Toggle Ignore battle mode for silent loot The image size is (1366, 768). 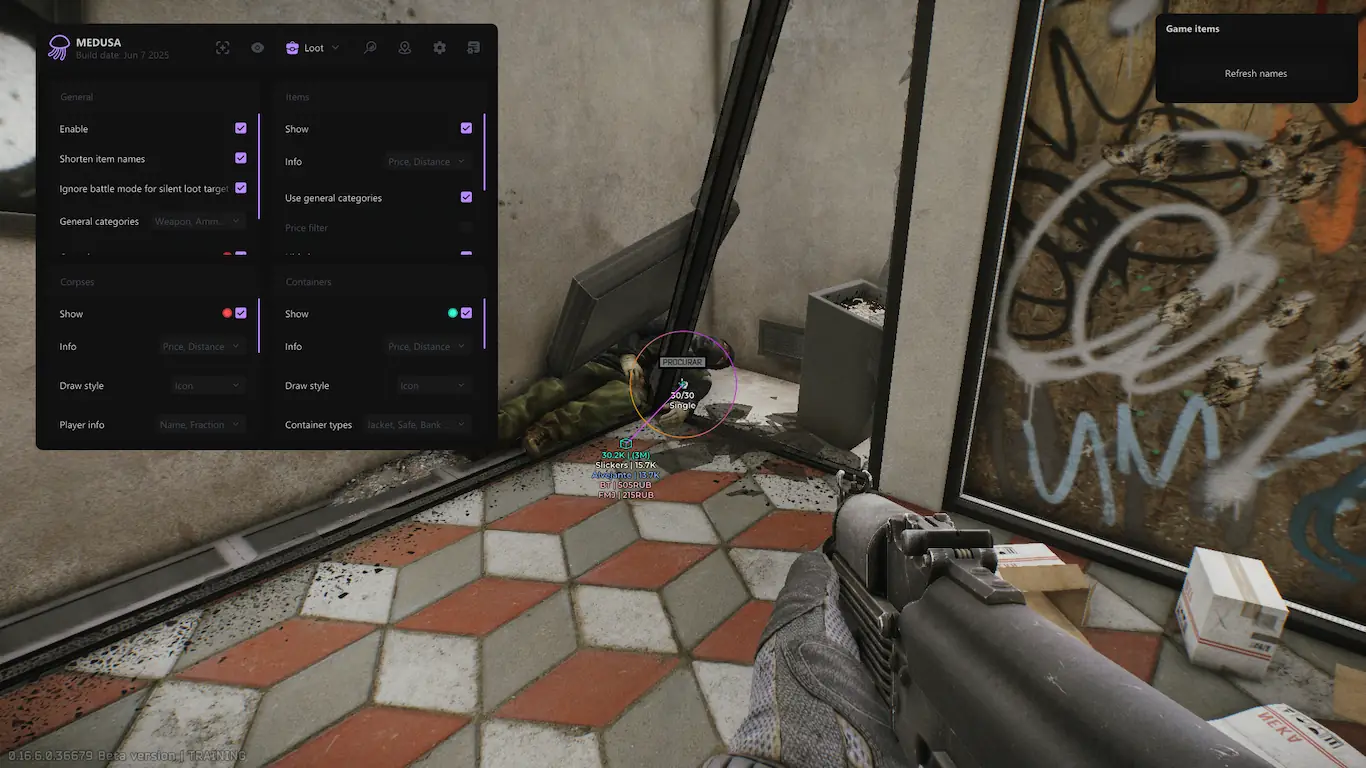coord(241,188)
